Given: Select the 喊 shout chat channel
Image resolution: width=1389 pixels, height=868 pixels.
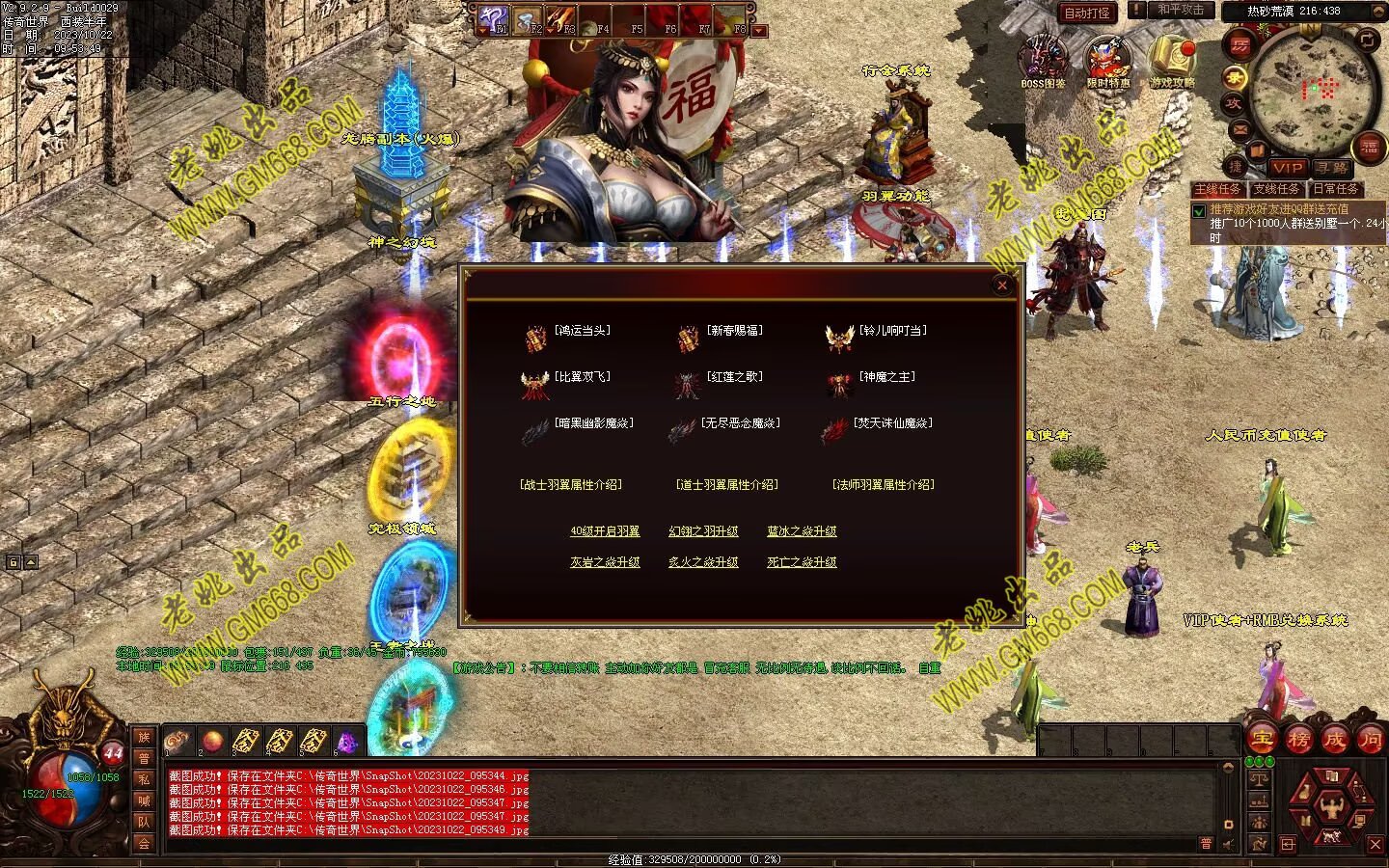Looking at the screenshot, I should (x=144, y=800).
